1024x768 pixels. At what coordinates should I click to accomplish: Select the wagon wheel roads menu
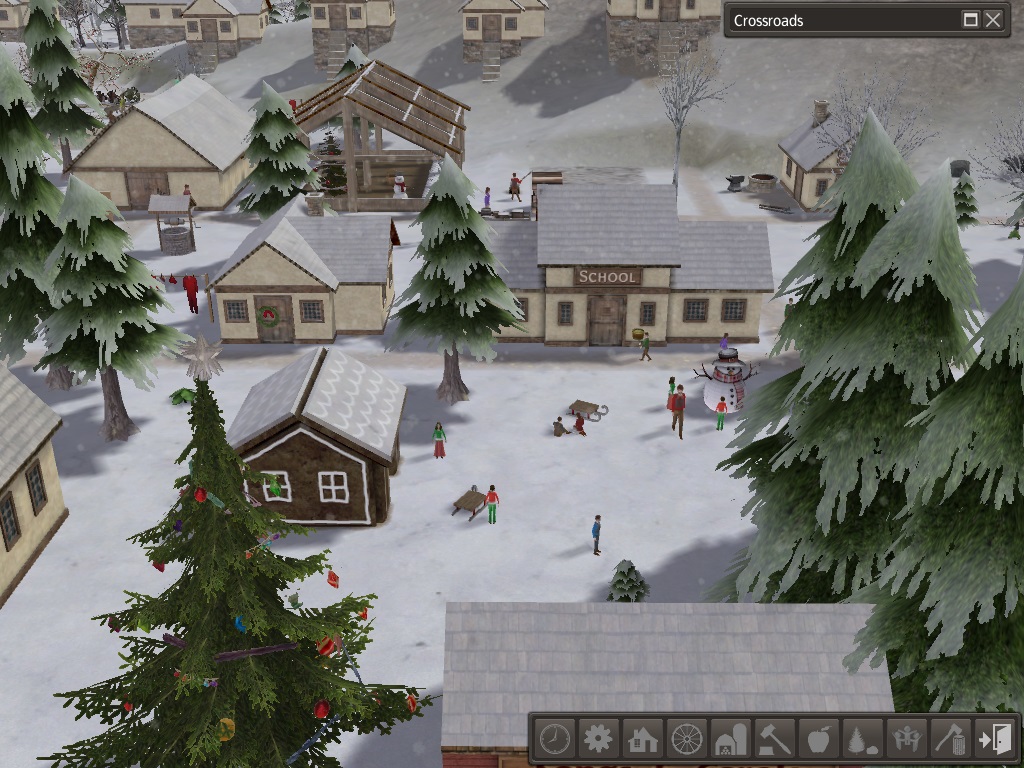pos(687,739)
